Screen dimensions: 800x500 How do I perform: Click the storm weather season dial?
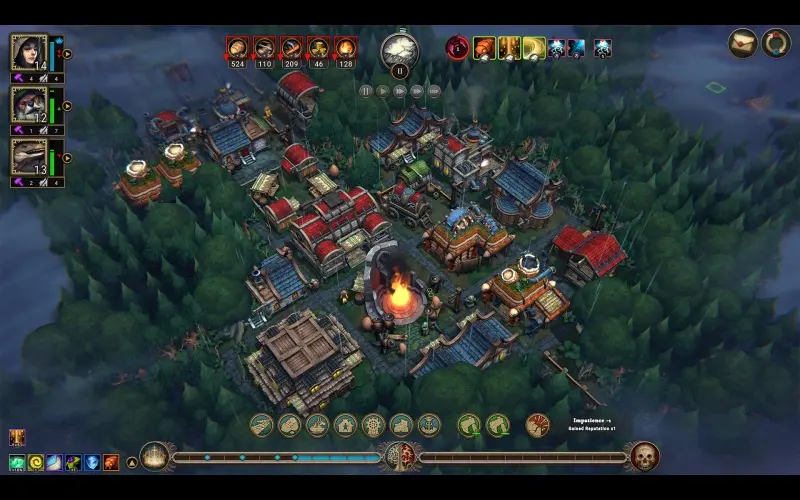[400, 49]
